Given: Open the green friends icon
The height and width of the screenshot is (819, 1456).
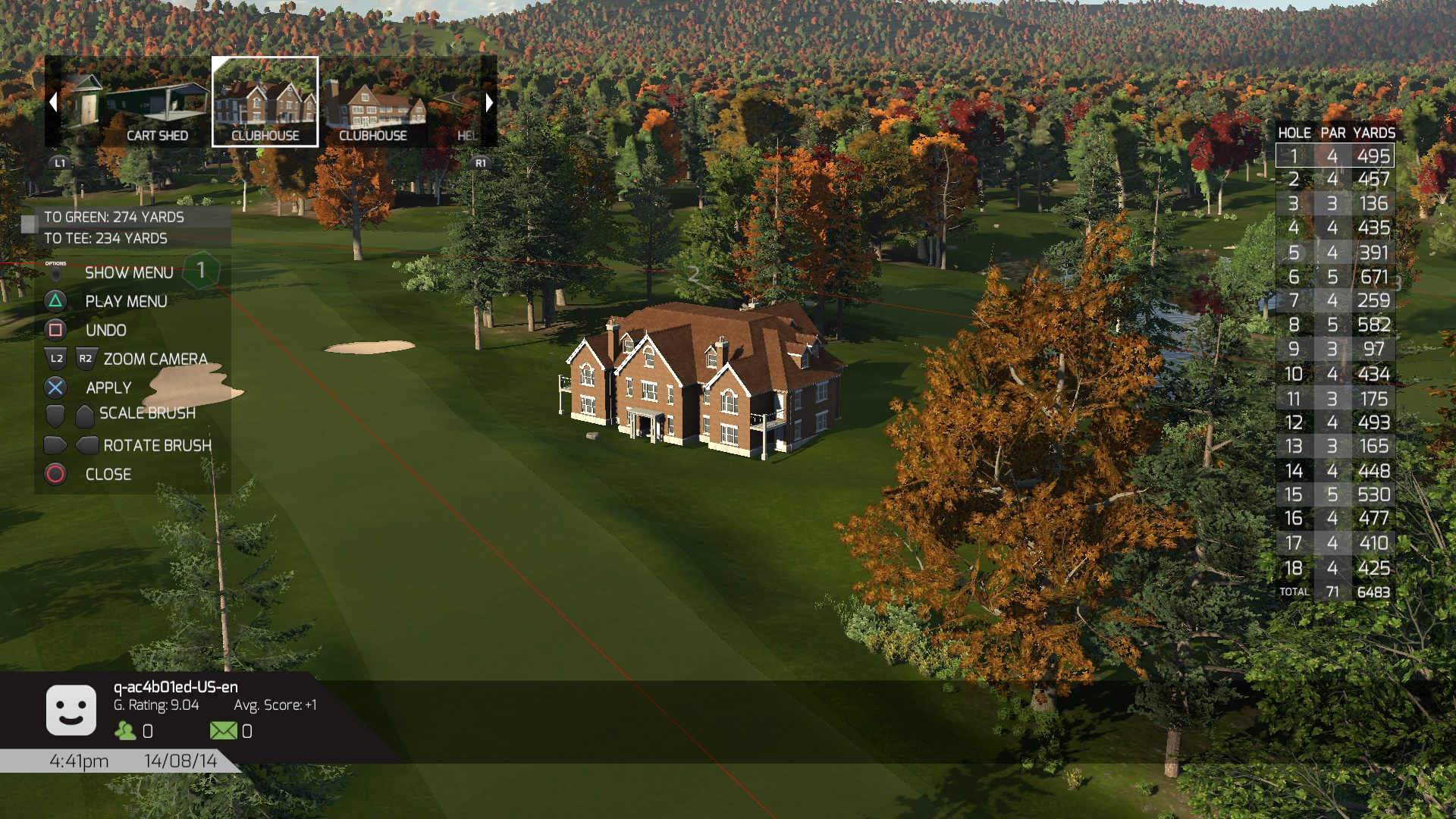Looking at the screenshot, I should pos(125,730).
